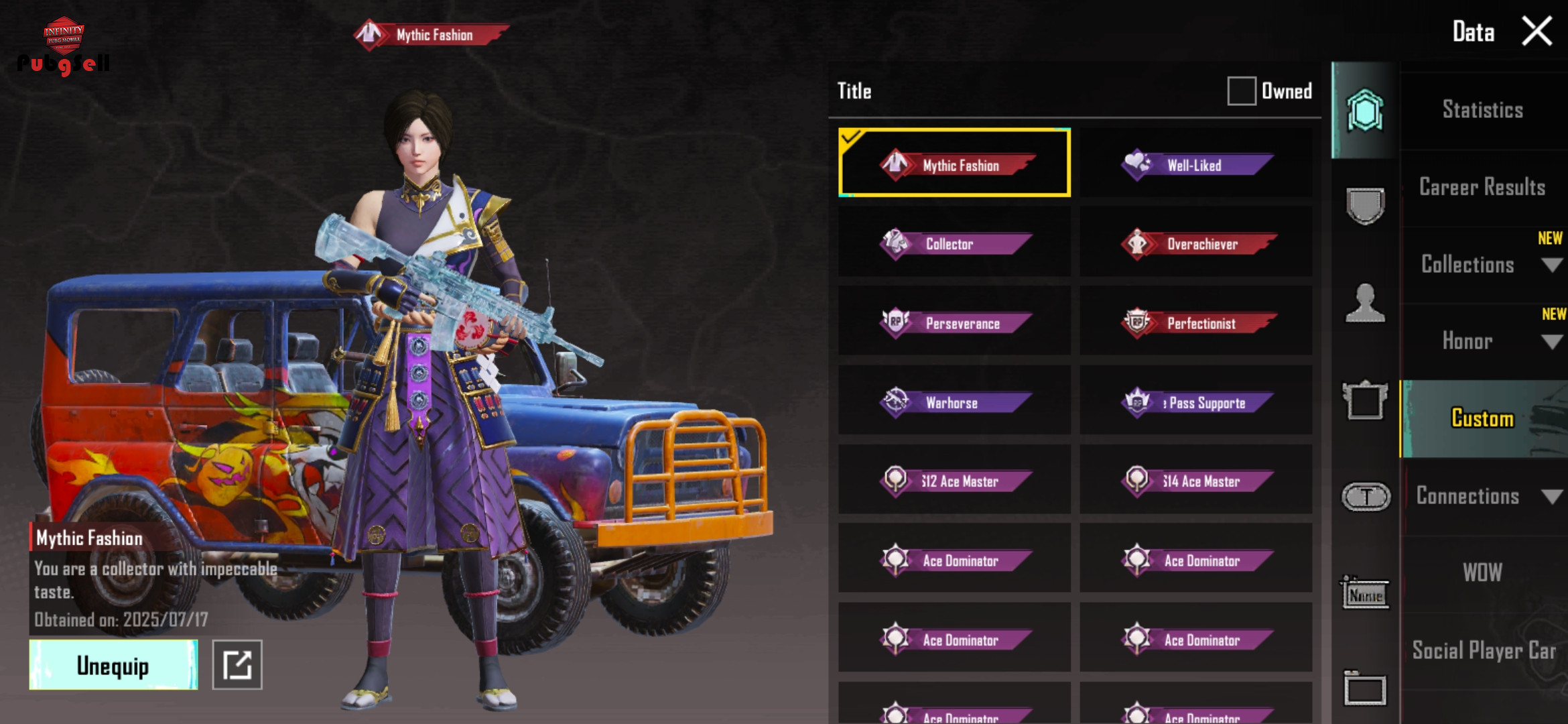Screen dimensions: 1568x724
Task: Select the Overachiever title
Action: pyautogui.click(x=1196, y=243)
